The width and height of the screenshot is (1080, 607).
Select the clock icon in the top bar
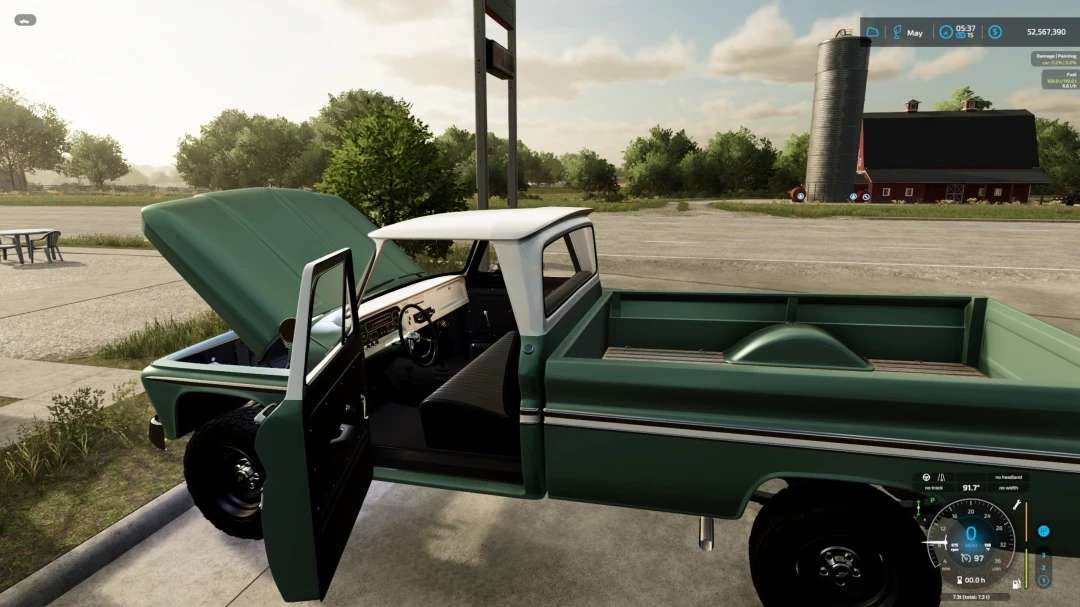[945, 32]
